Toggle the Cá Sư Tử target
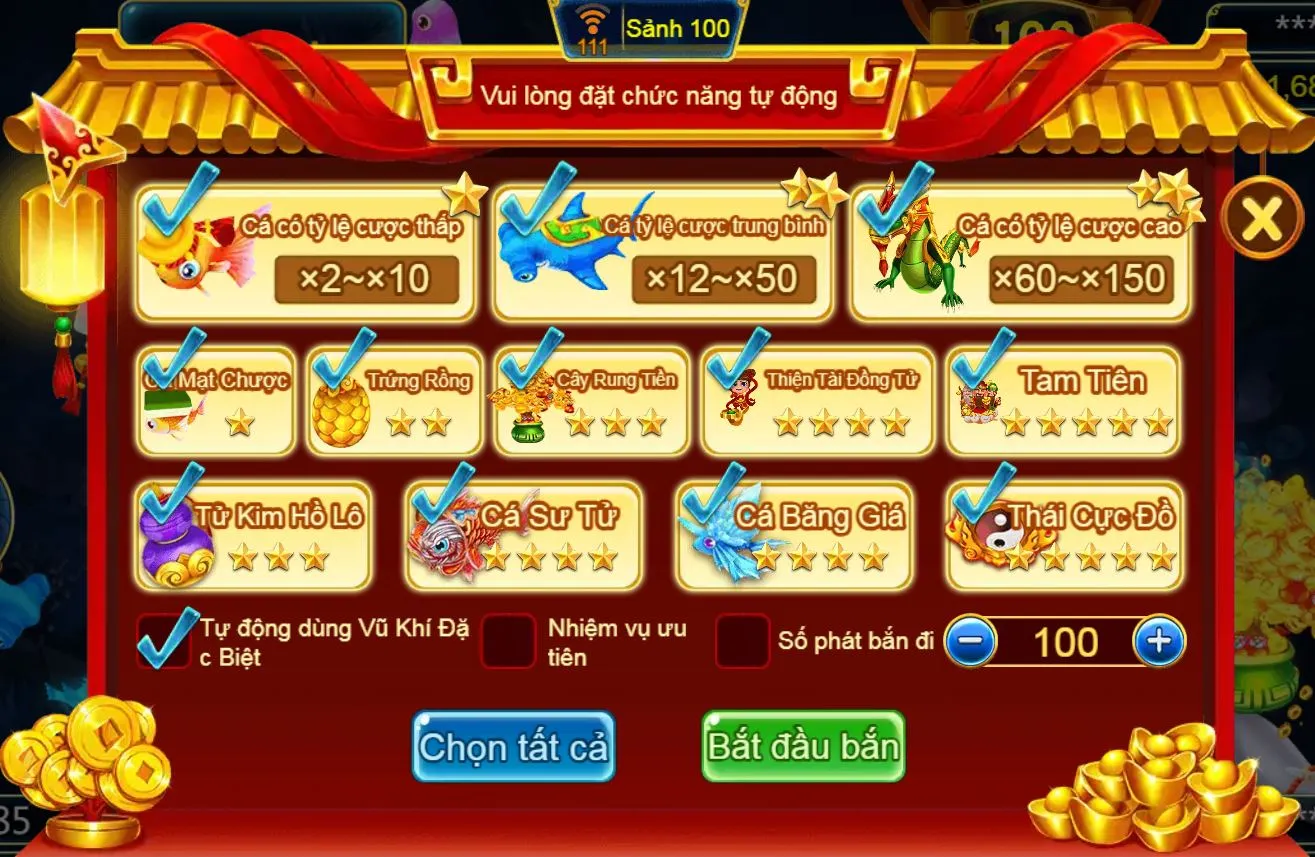Viewport: 1315px width, 857px height. pyautogui.click(x=523, y=535)
